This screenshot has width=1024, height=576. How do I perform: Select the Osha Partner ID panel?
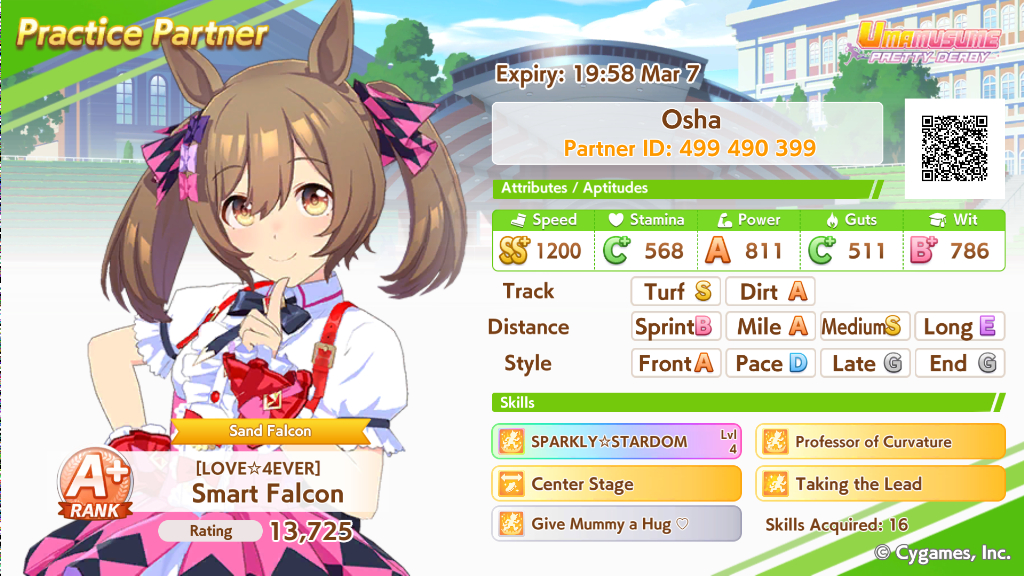pos(690,134)
